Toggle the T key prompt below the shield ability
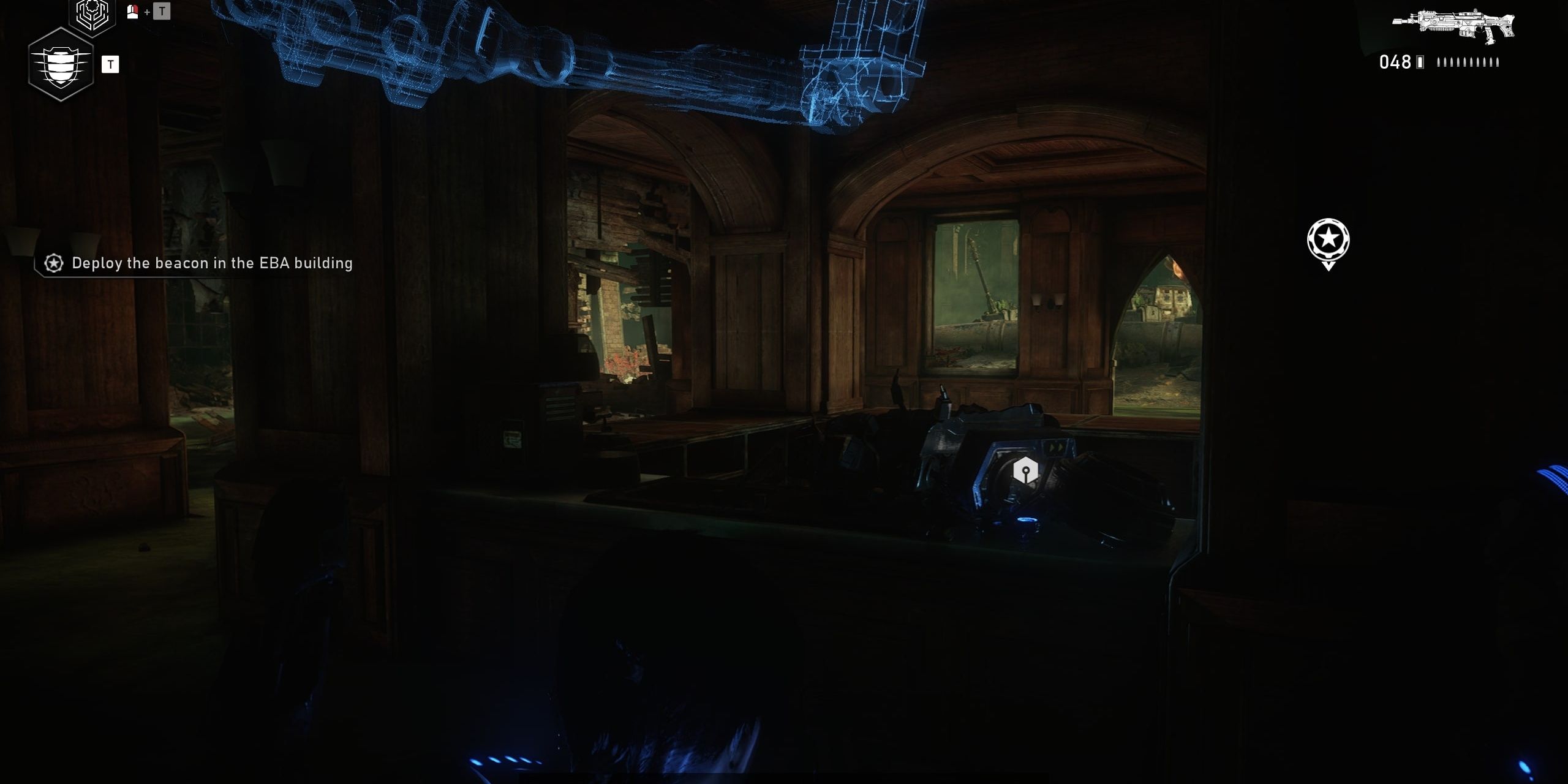The image size is (1568, 784). (x=111, y=63)
